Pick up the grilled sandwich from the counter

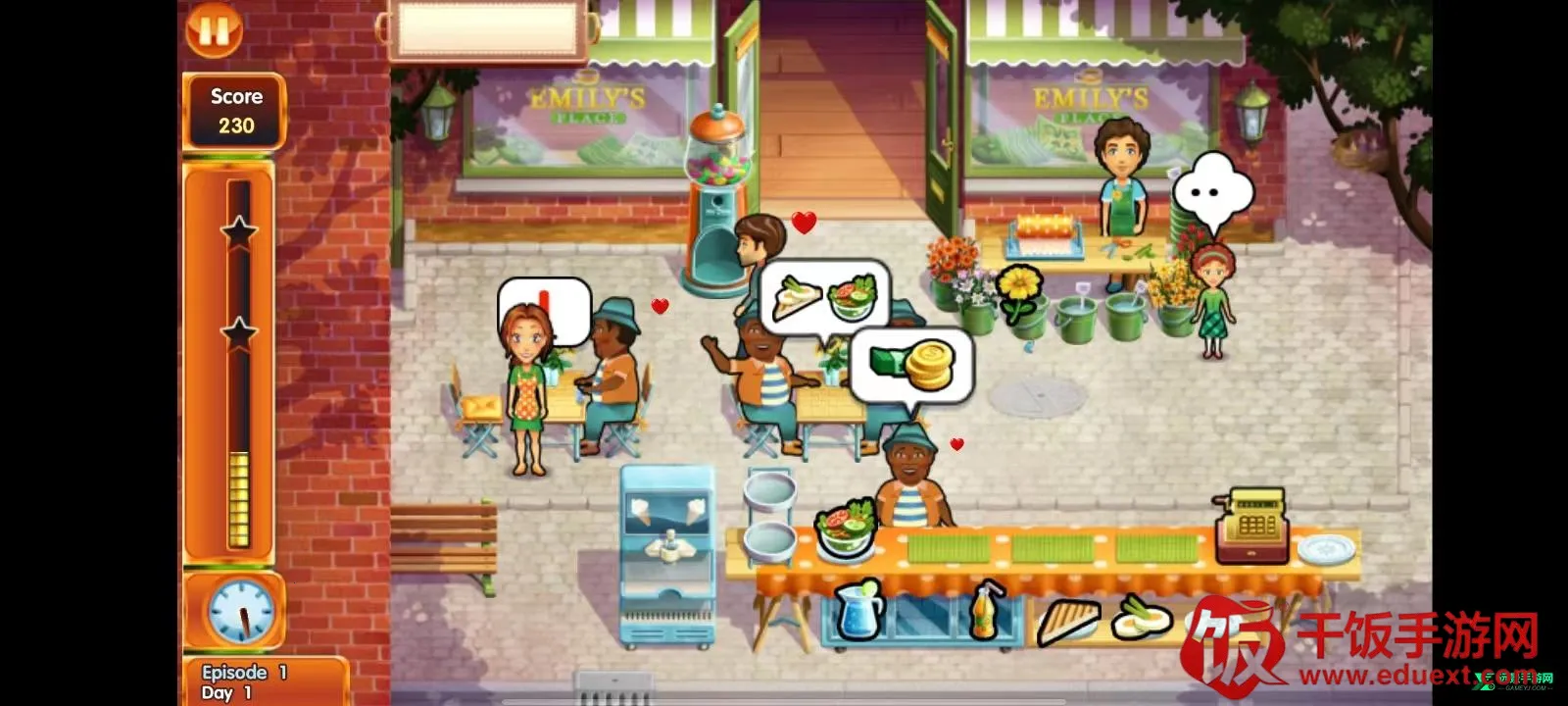pyautogui.click(x=1067, y=620)
